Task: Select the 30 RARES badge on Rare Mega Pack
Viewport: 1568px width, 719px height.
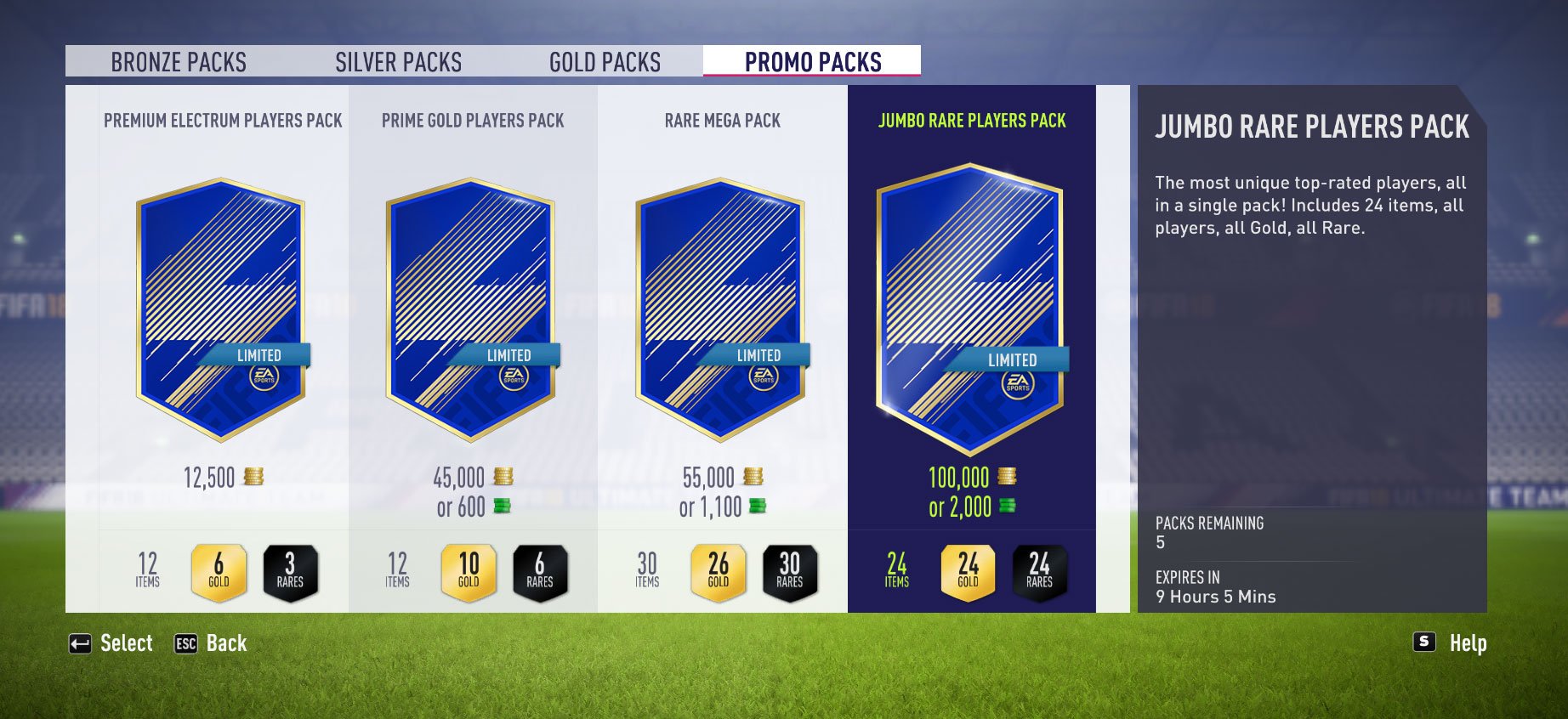Action: [x=789, y=569]
